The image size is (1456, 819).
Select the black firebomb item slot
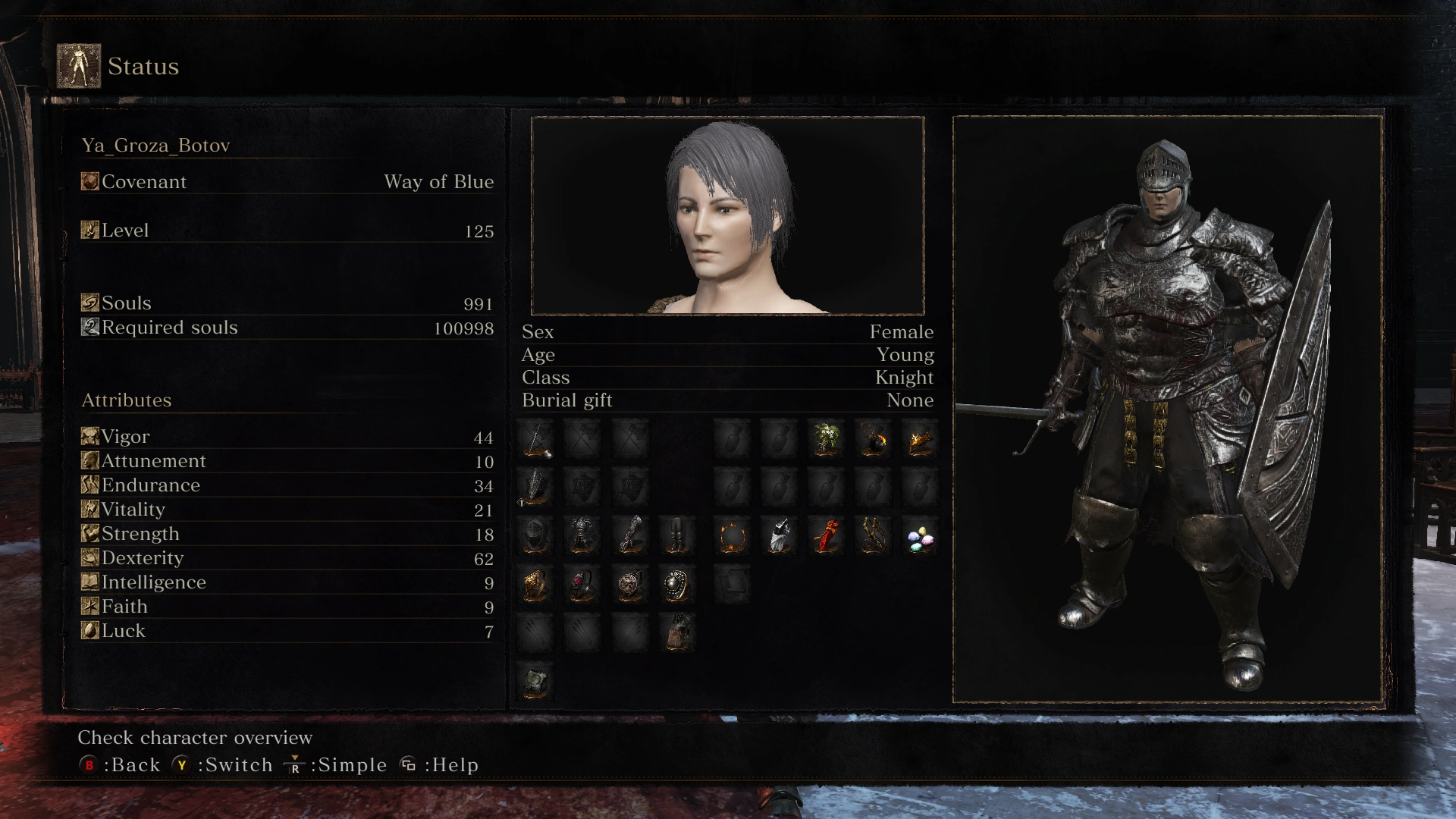point(873,439)
